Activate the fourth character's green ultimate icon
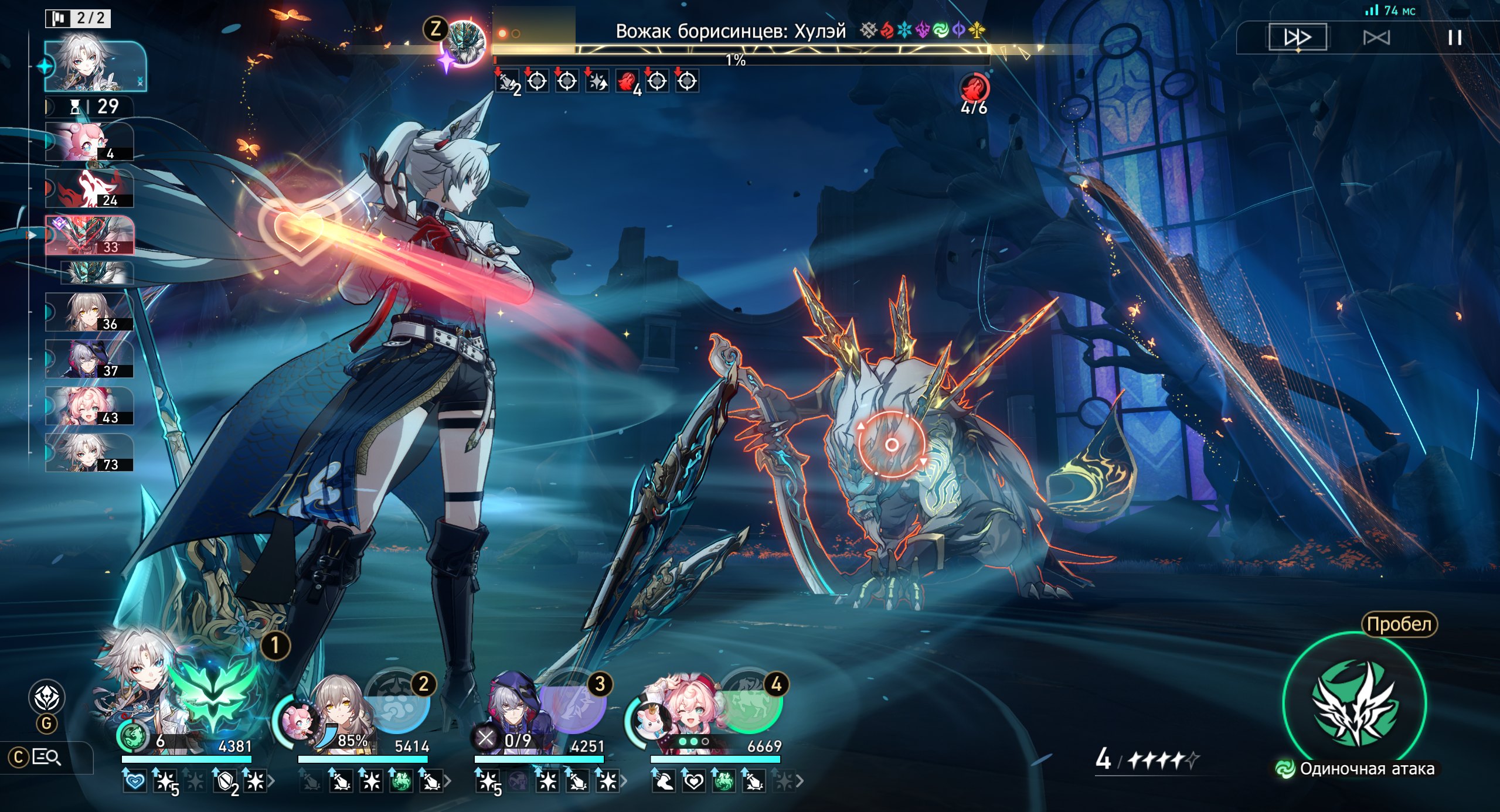 pos(751,702)
